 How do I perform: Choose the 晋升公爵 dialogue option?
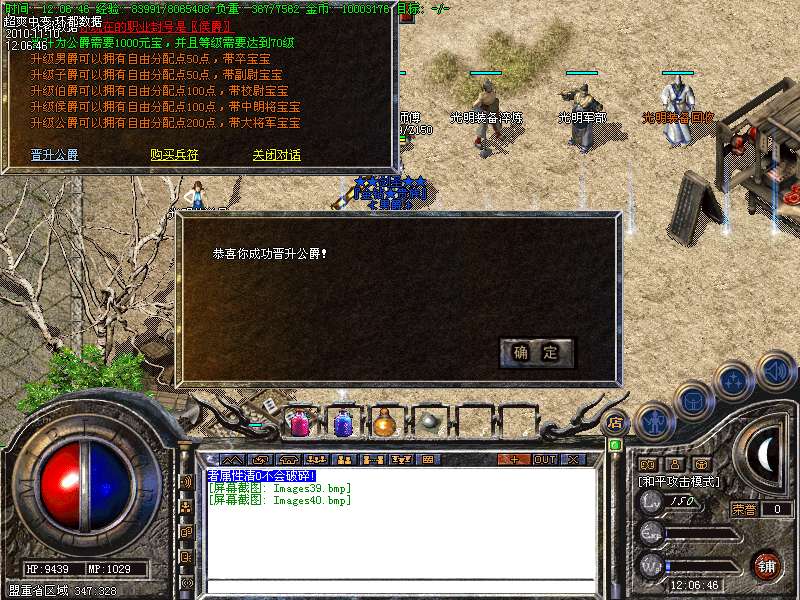point(54,155)
